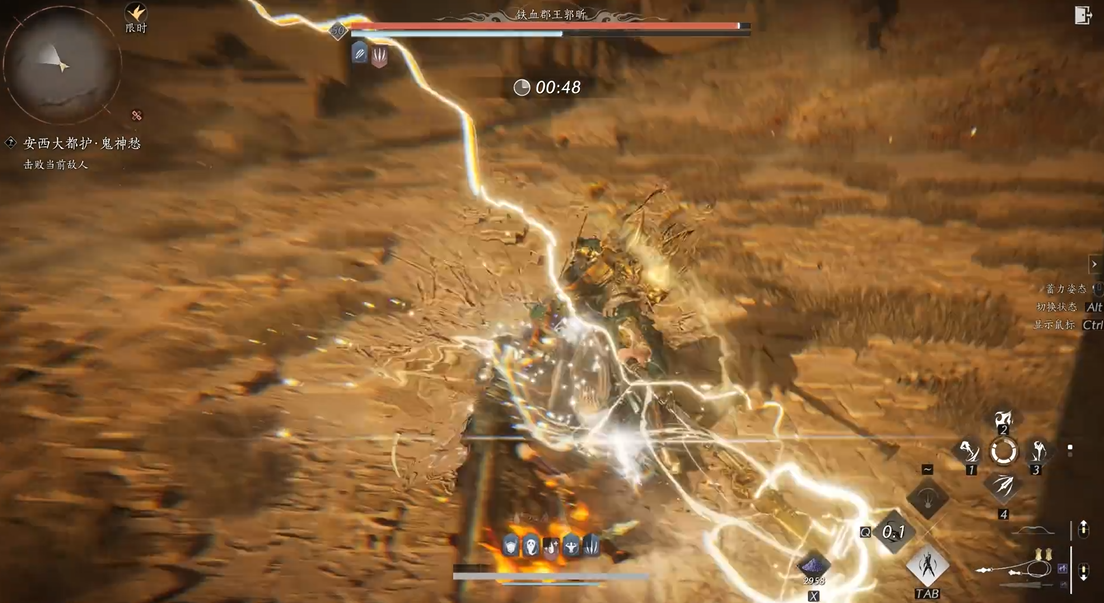Screen dimensions: 1104x603
Task: Click the circular minimap
Action: (x=61, y=64)
